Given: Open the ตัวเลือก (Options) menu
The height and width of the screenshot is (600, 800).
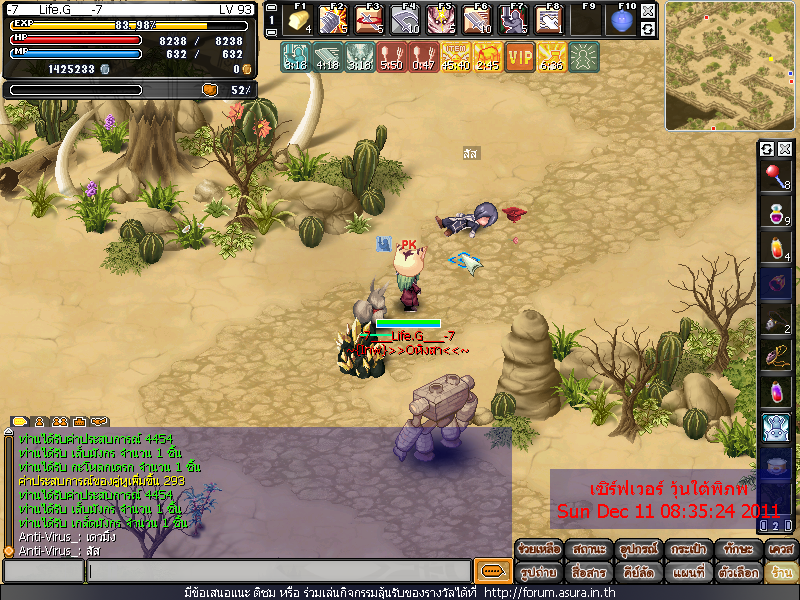Looking at the screenshot, I should 737,573.
